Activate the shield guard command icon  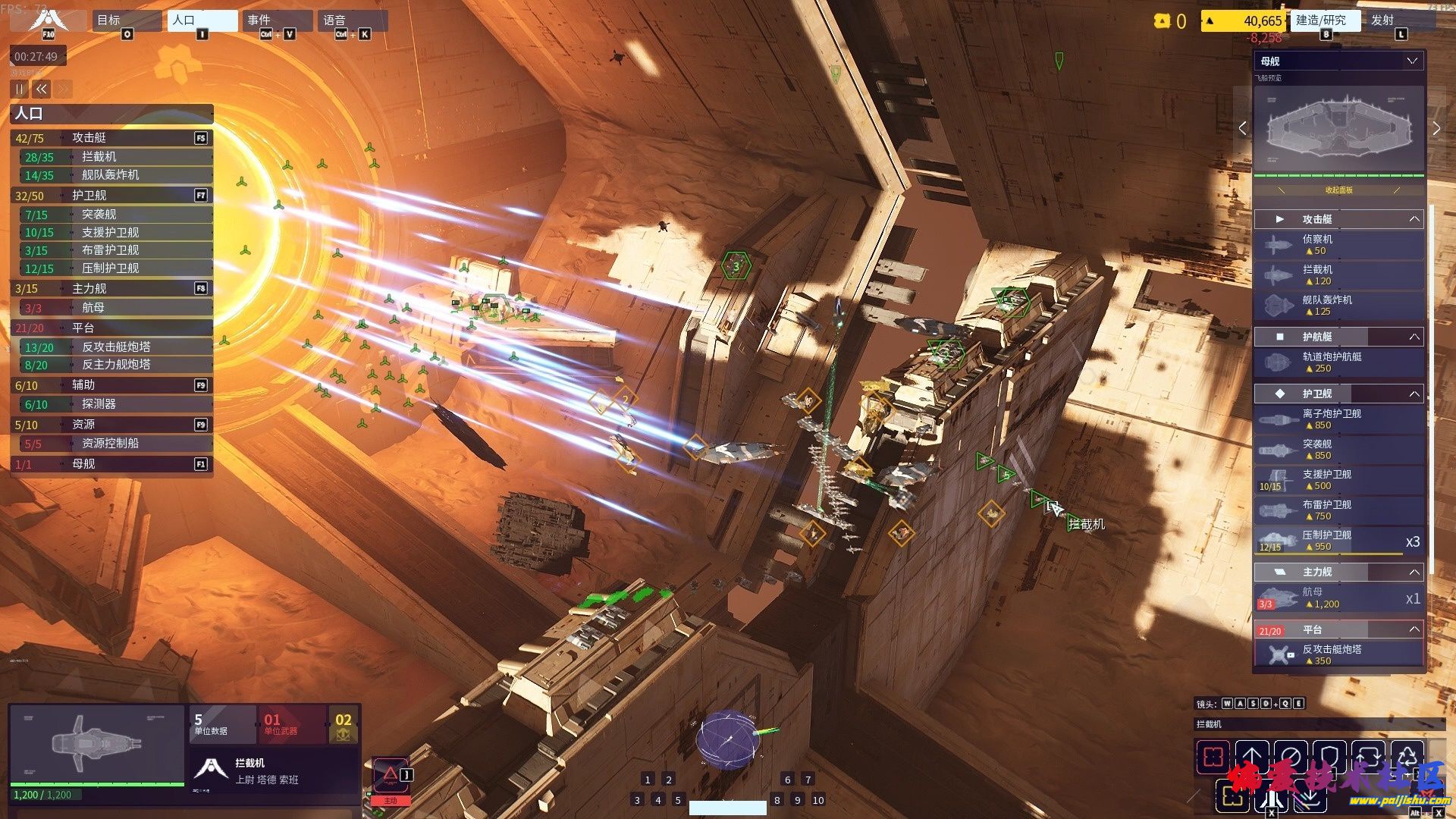1329,756
